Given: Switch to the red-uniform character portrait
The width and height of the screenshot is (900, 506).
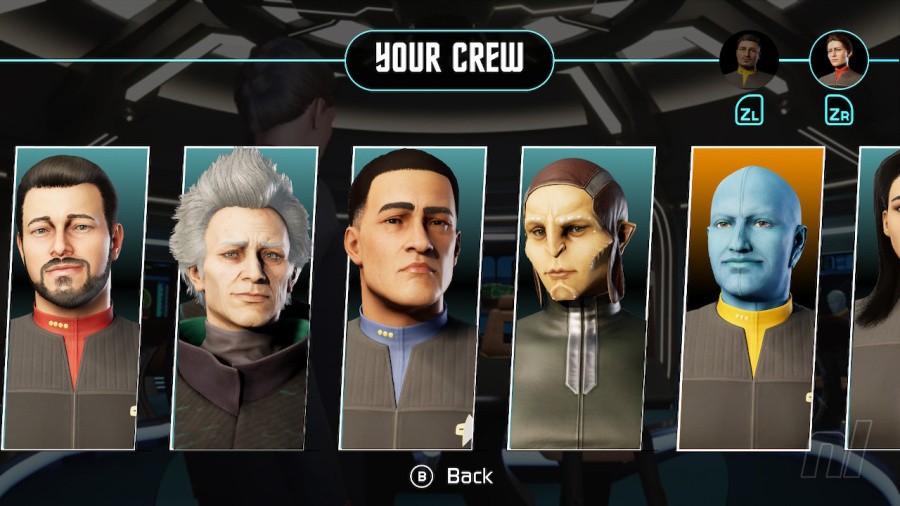Looking at the screenshot, I should (838, 59).
